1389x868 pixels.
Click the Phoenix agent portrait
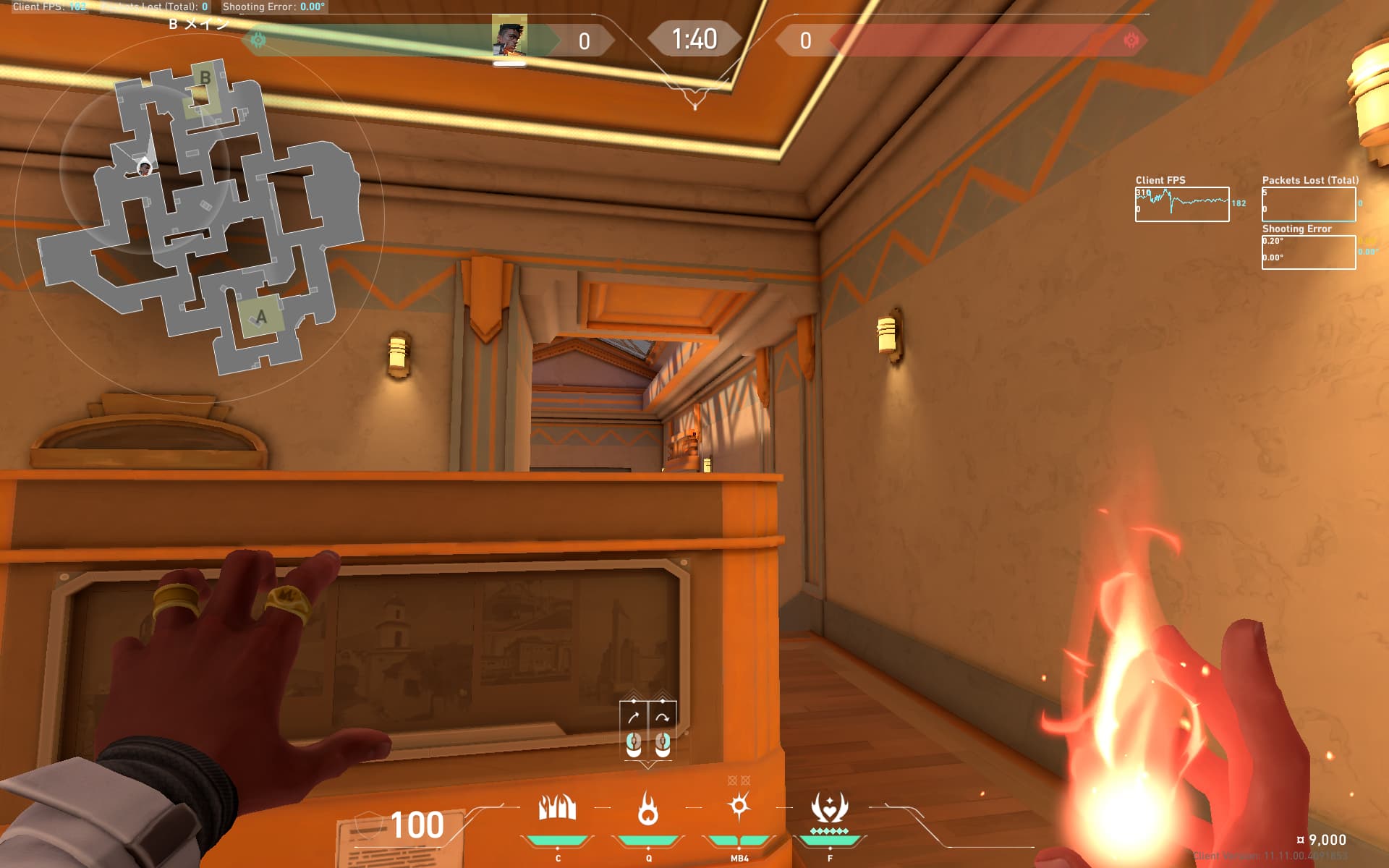pyautogui.click(x=509, y=39)
